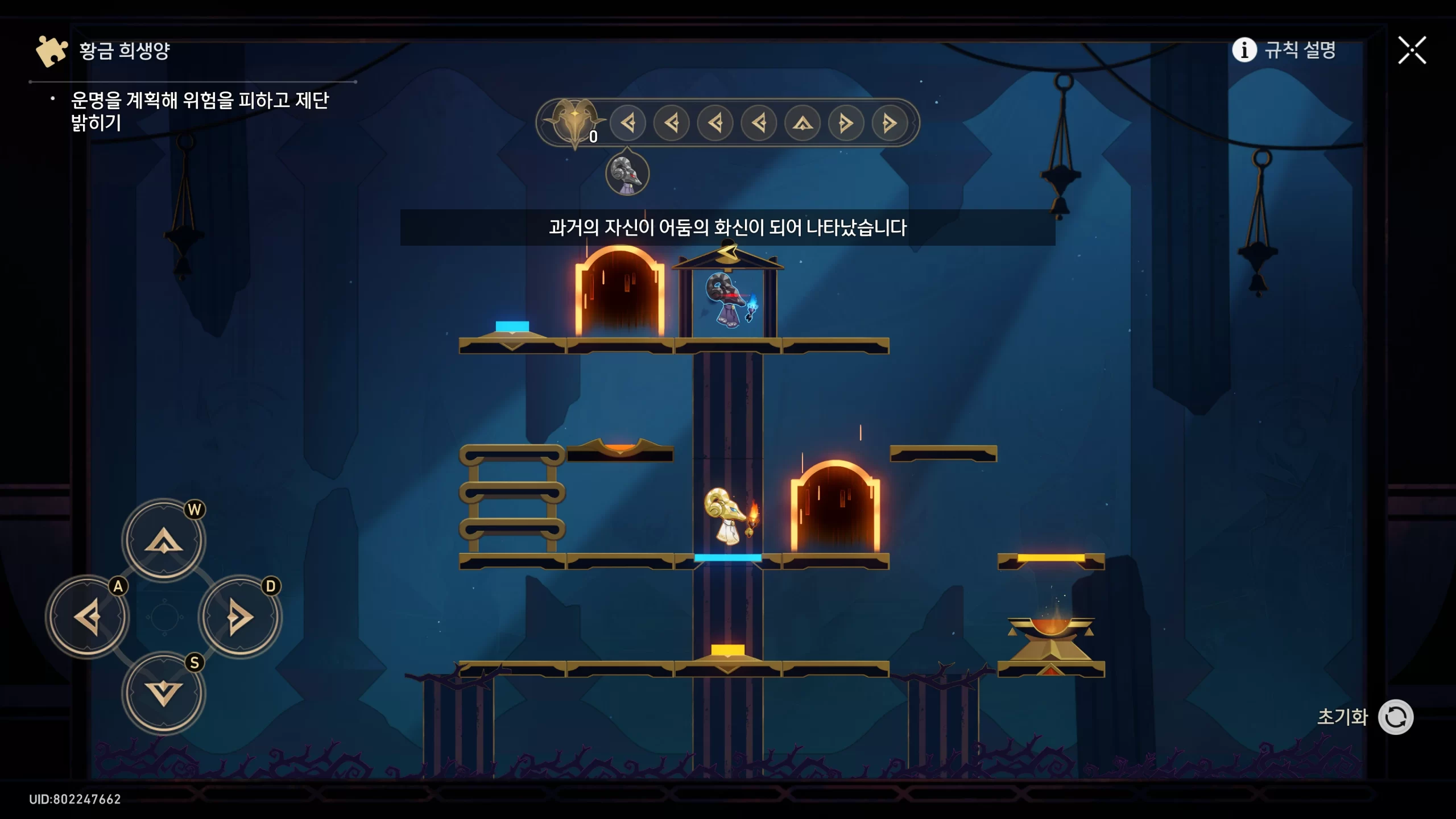The image size is (1456, 819).
Task: Open the 규칙 설명 rules explanation
Action: 1284,50
